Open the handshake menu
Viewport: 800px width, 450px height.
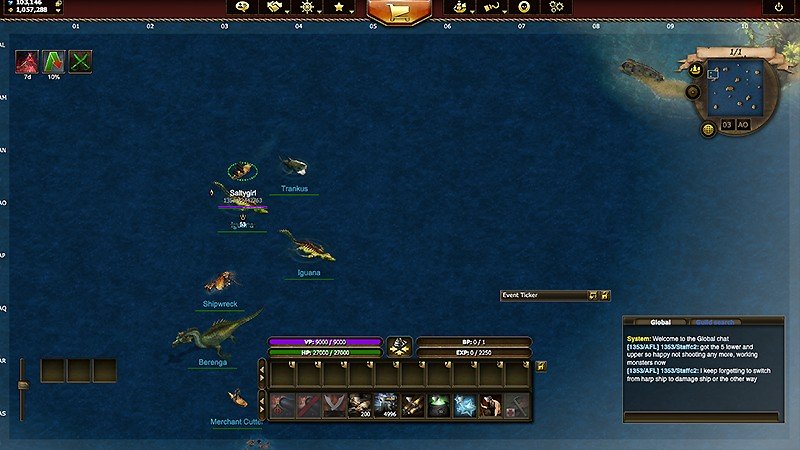(273, 7)
